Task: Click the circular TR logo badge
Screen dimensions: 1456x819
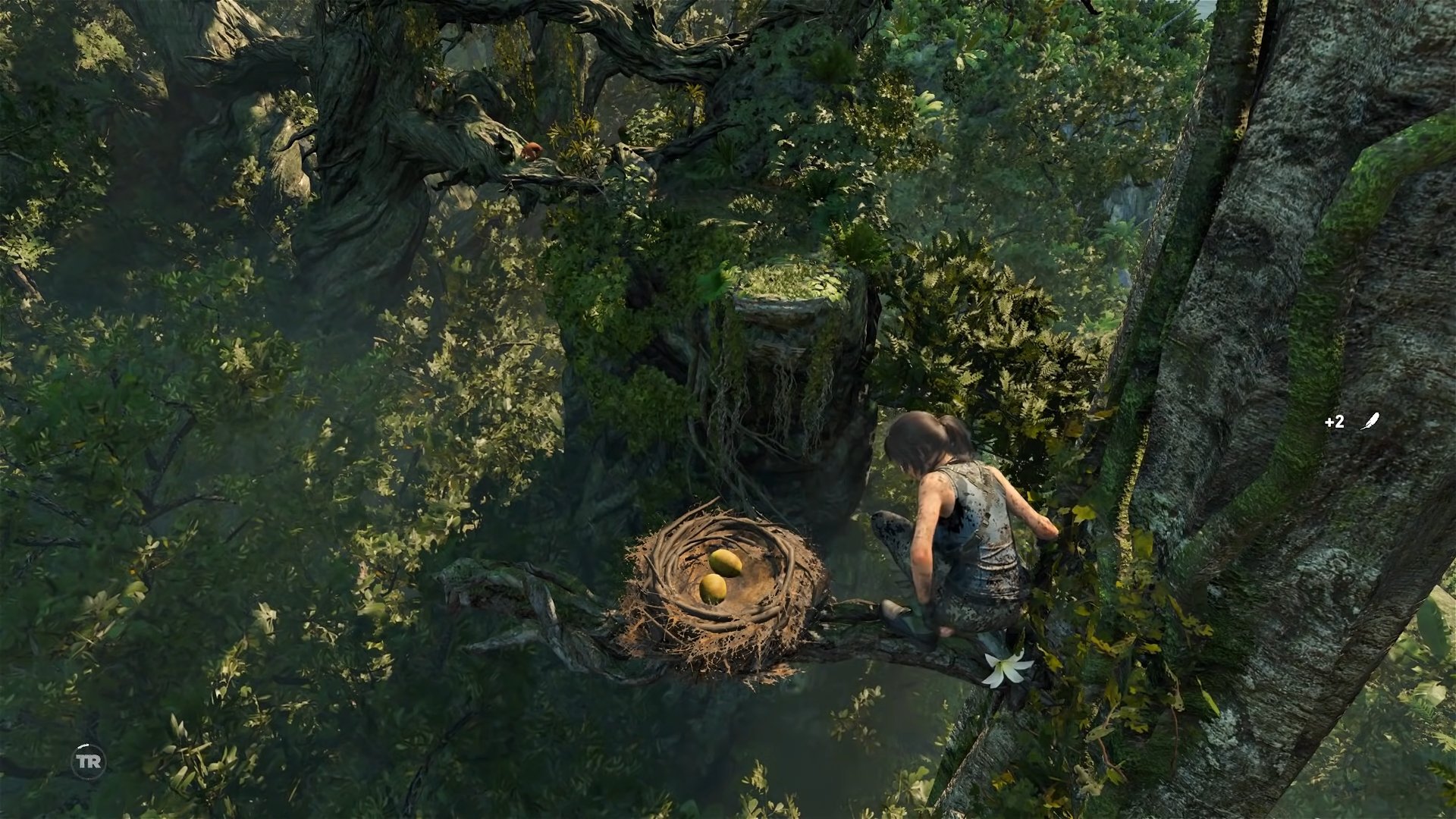Action: 89,761
